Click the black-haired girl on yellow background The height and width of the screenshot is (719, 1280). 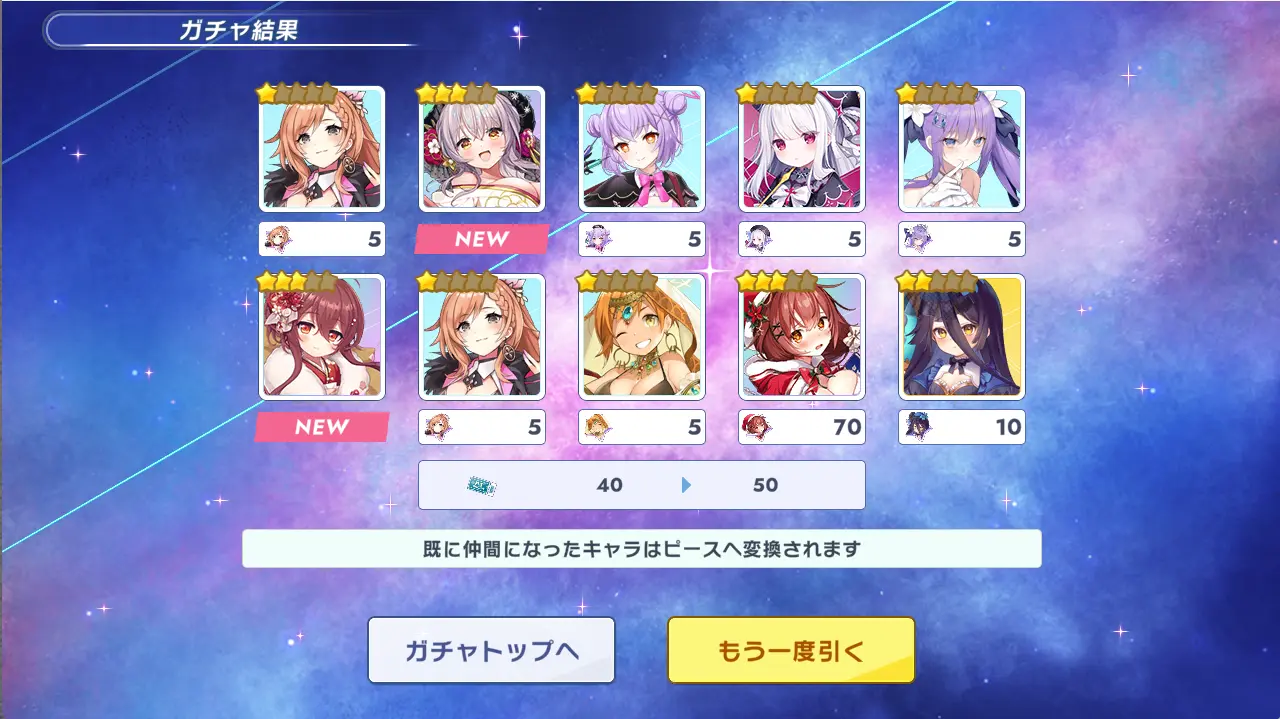pyautogui.click(x=961, y=337)
